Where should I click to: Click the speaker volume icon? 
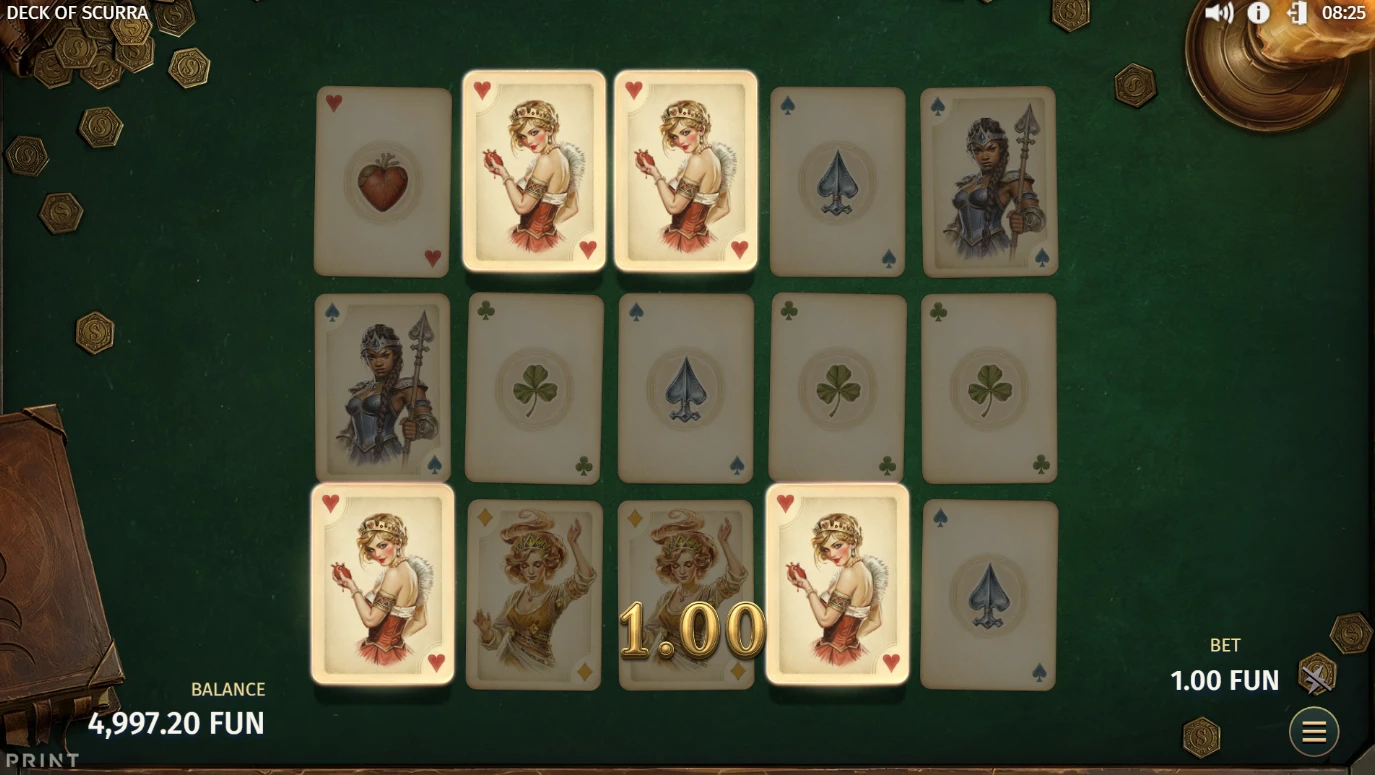pyautogui.click(x=1218, y=13)
